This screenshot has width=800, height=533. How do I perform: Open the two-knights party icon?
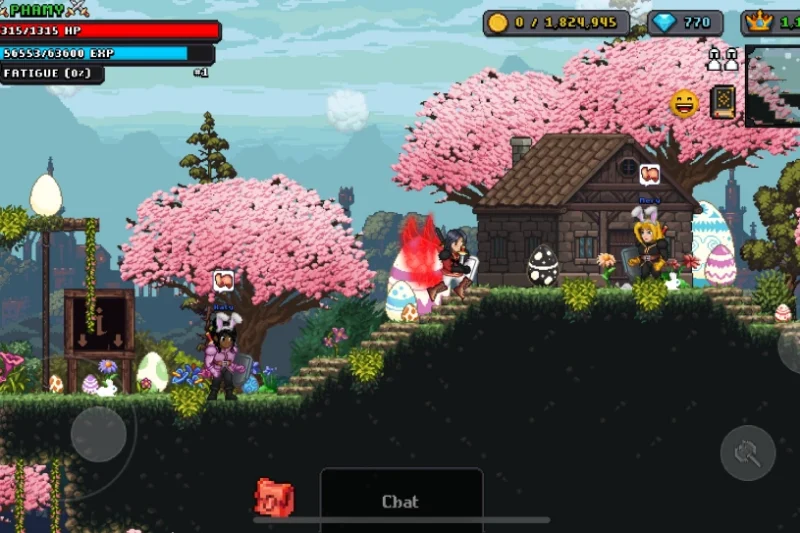click(x=722, y=59)
